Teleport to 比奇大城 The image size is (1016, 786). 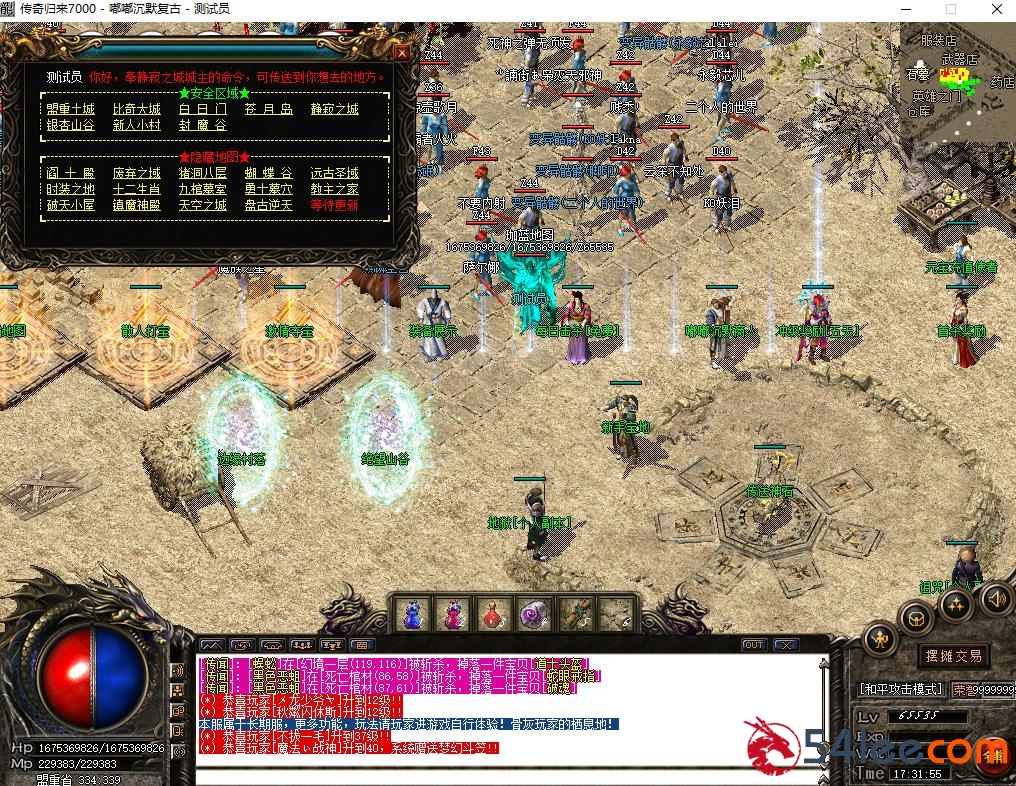pos(136,109)
